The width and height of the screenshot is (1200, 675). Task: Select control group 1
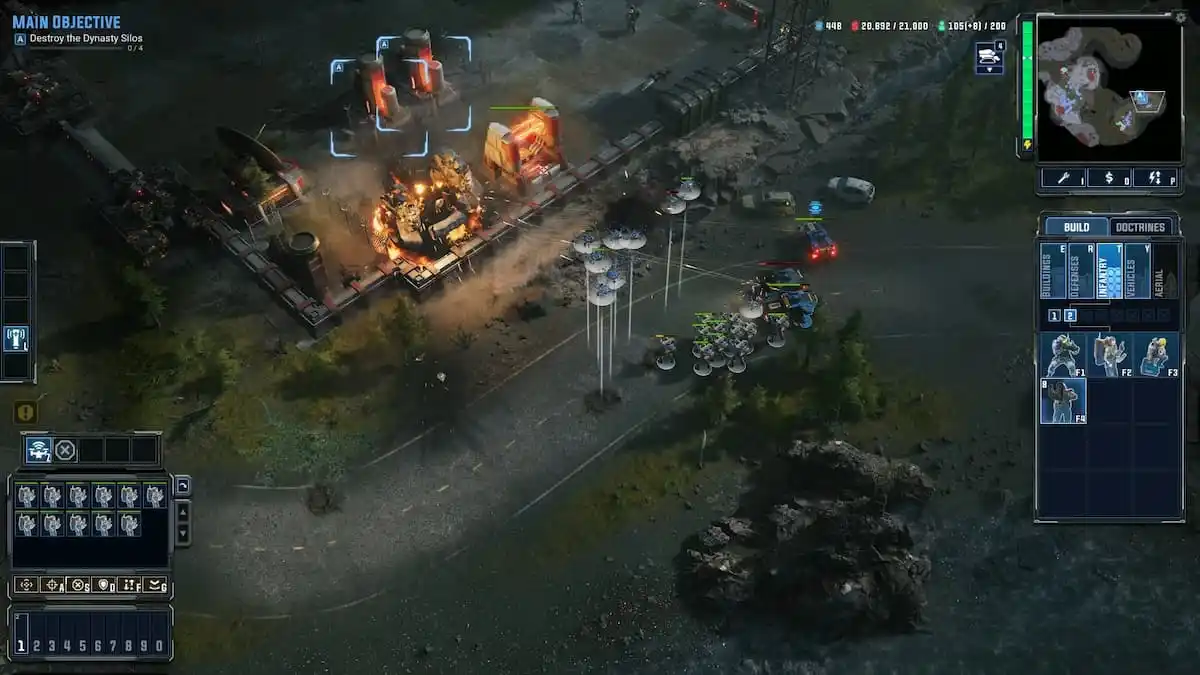(x=21, y=646)
